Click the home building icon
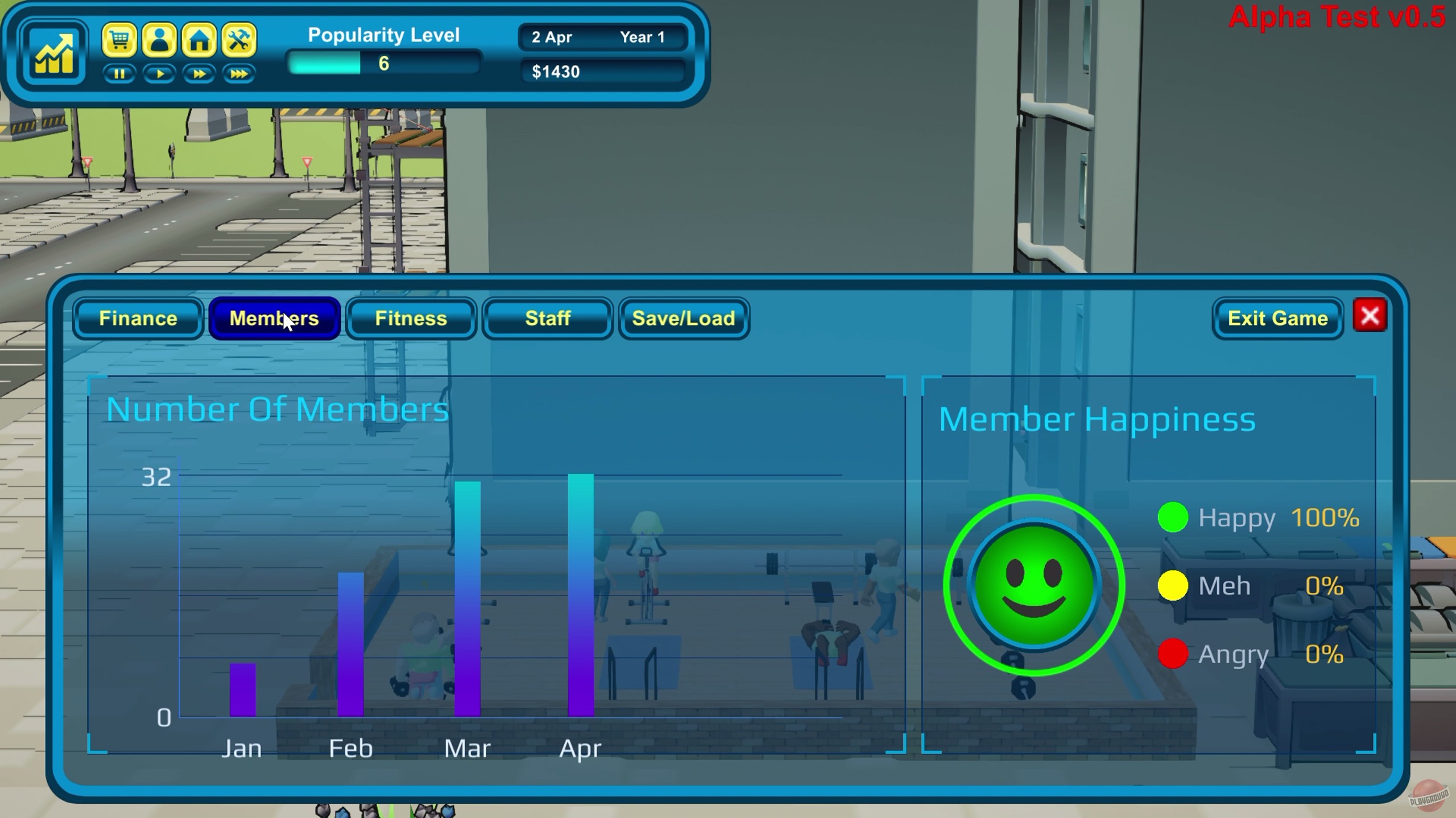 [x=200, y=40]
